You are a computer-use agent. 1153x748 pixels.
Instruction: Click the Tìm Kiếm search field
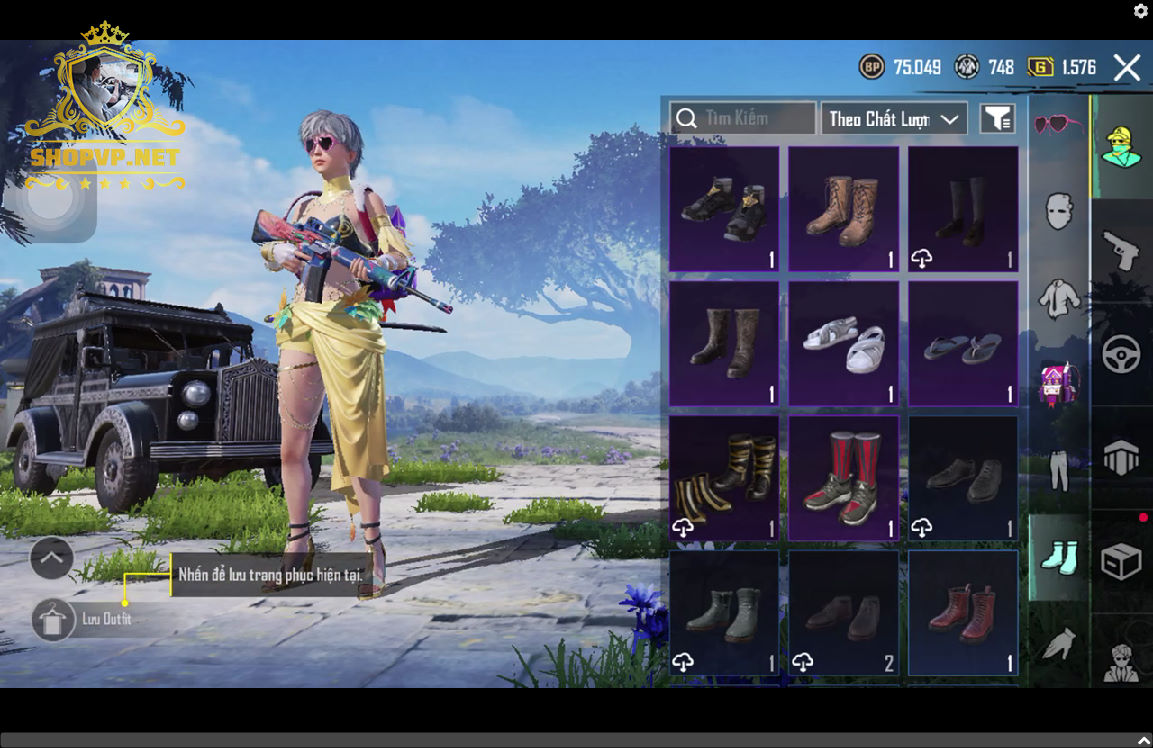point(742,119)
